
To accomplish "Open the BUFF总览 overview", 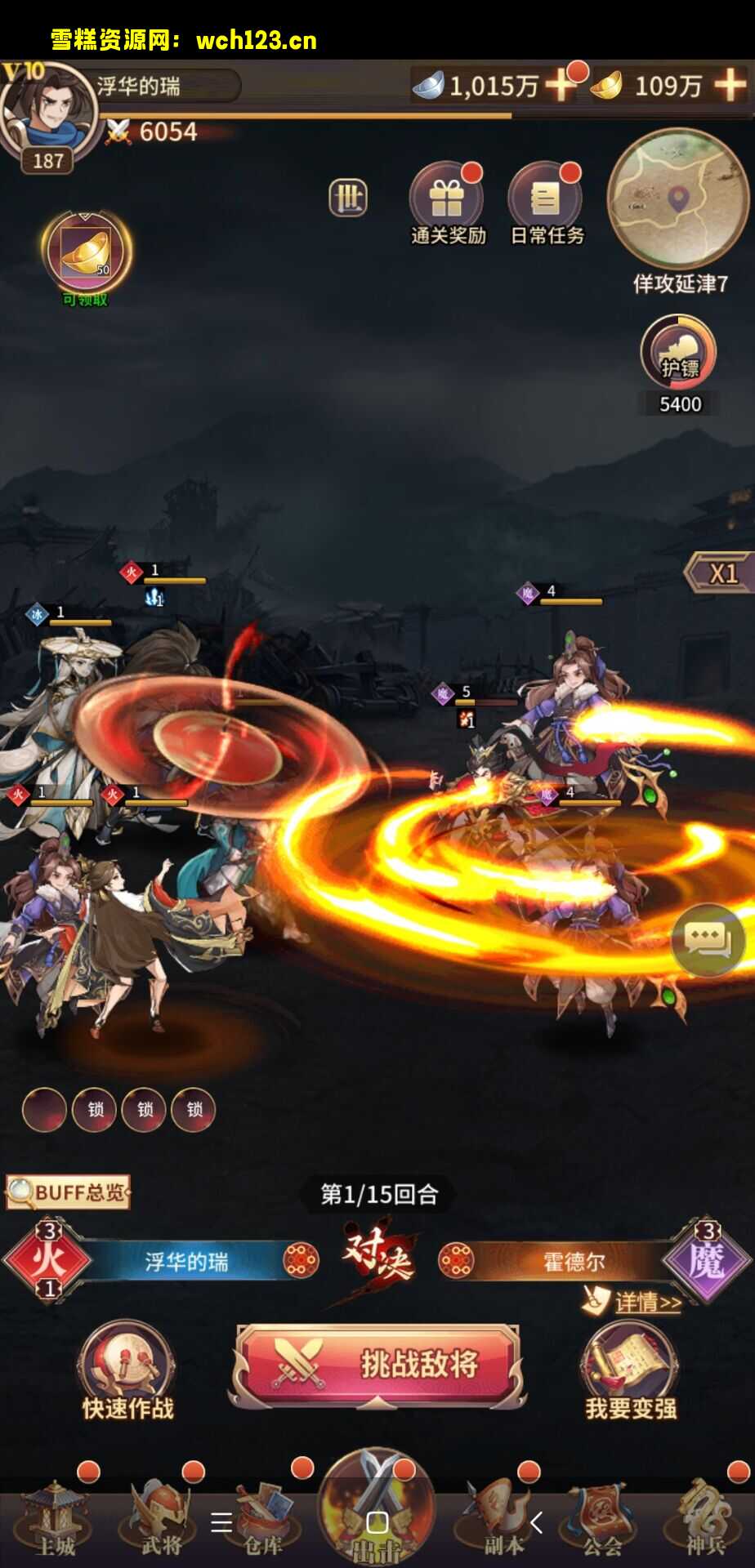I will tap(69, 1192).
